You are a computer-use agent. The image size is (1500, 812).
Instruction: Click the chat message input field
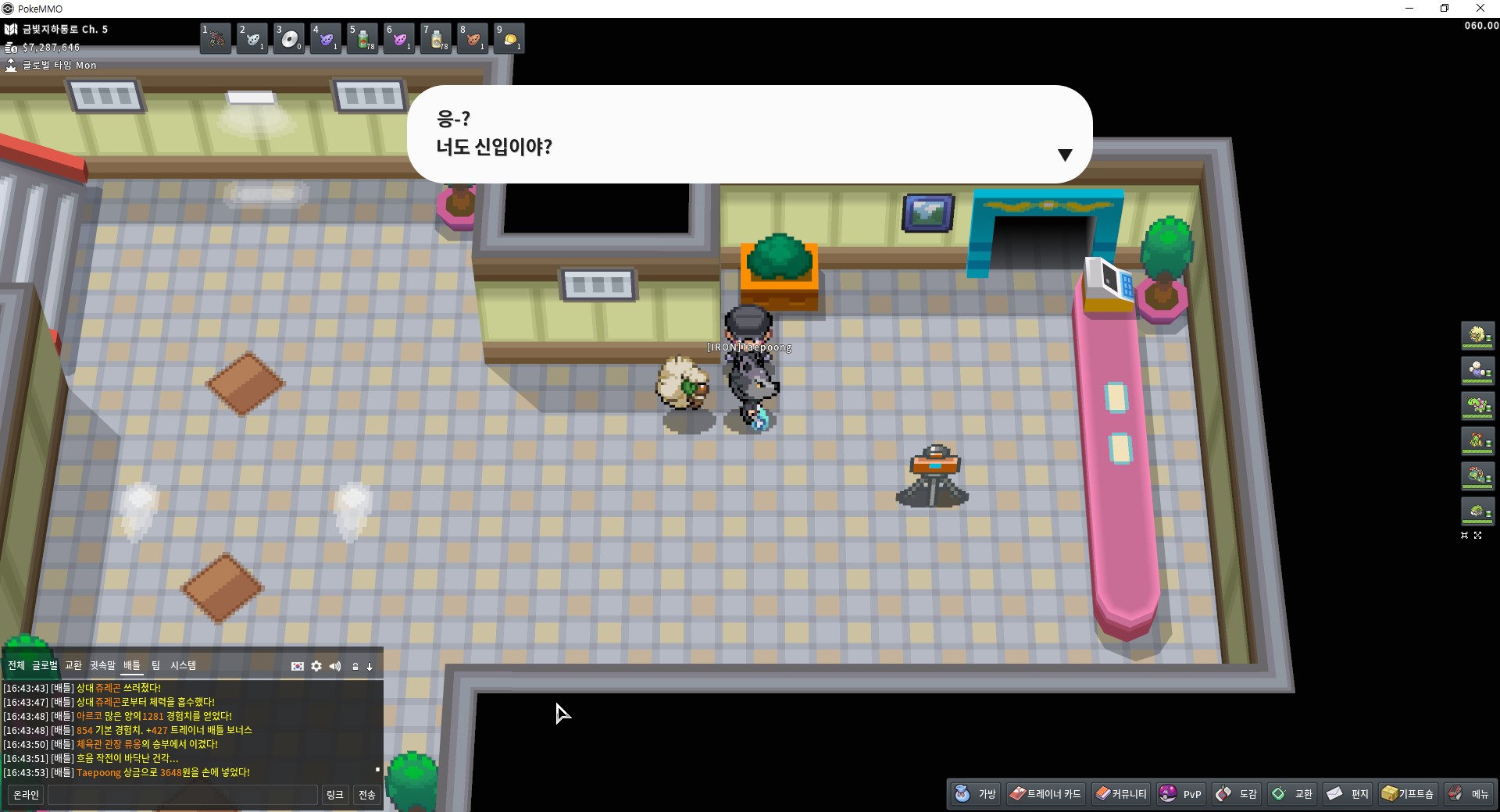coord(183,795)
